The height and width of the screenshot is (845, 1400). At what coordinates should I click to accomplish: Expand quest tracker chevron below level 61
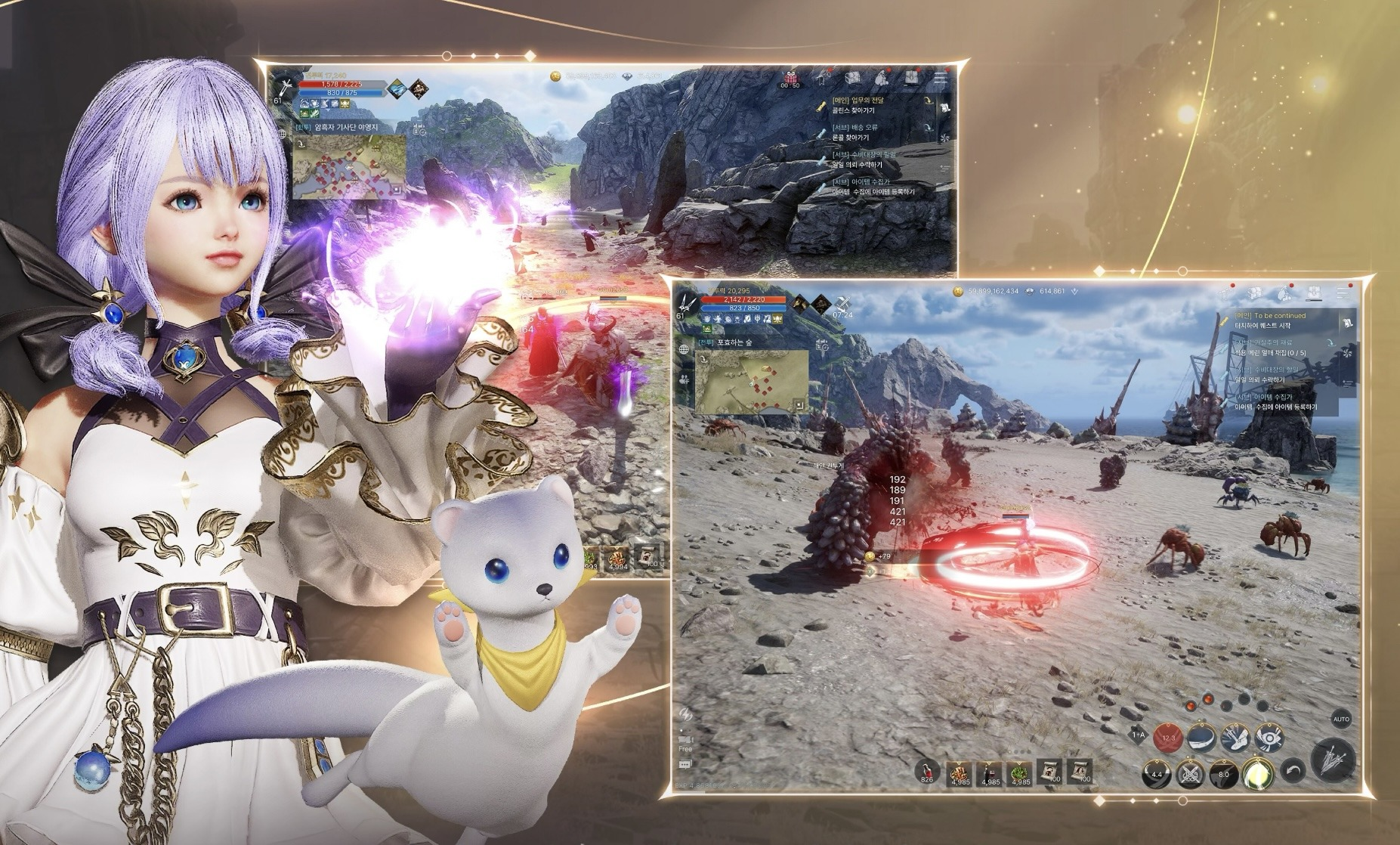[x=327, y=110]
